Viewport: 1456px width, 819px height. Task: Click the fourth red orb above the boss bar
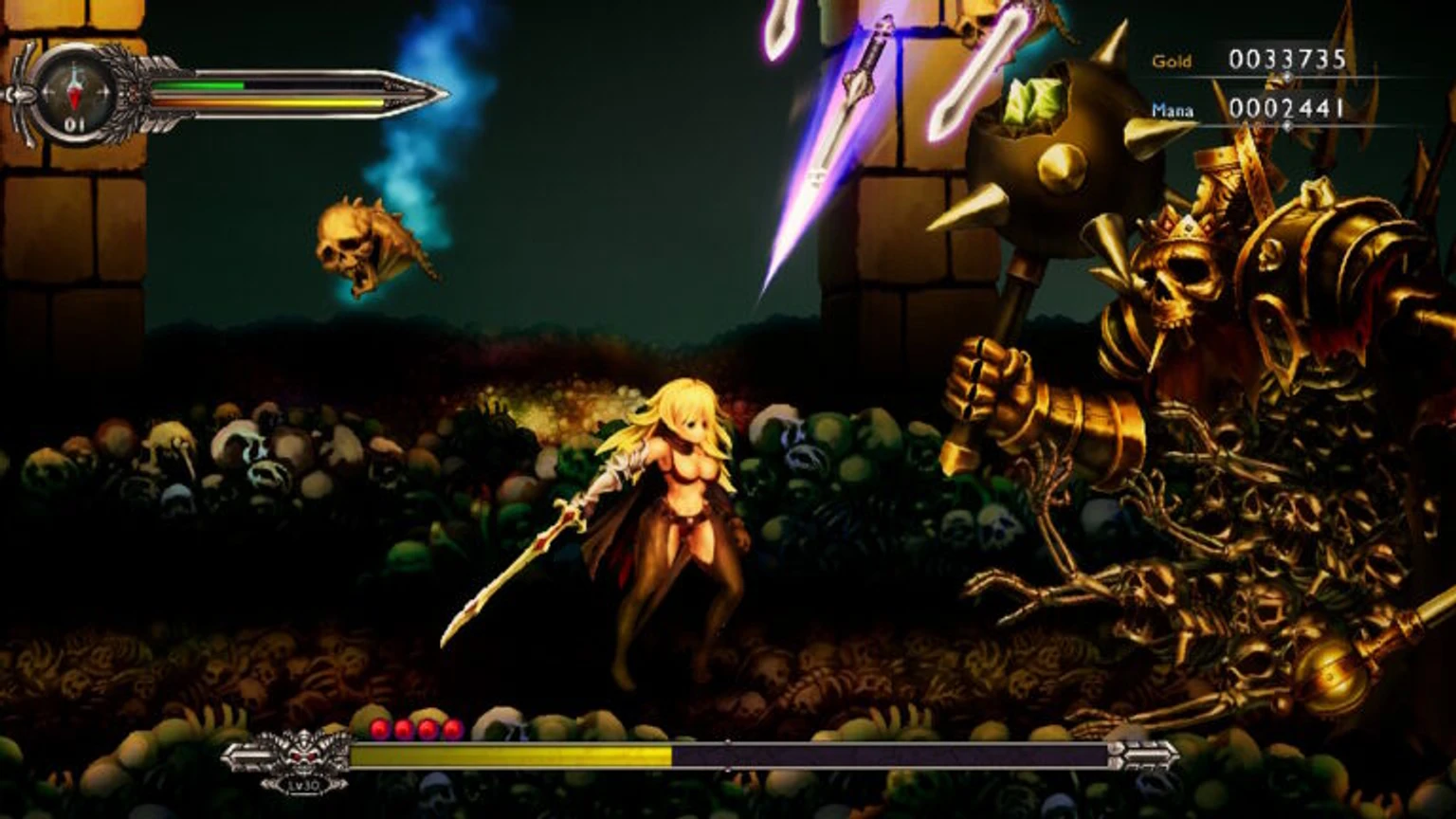[x=452, y=727]
